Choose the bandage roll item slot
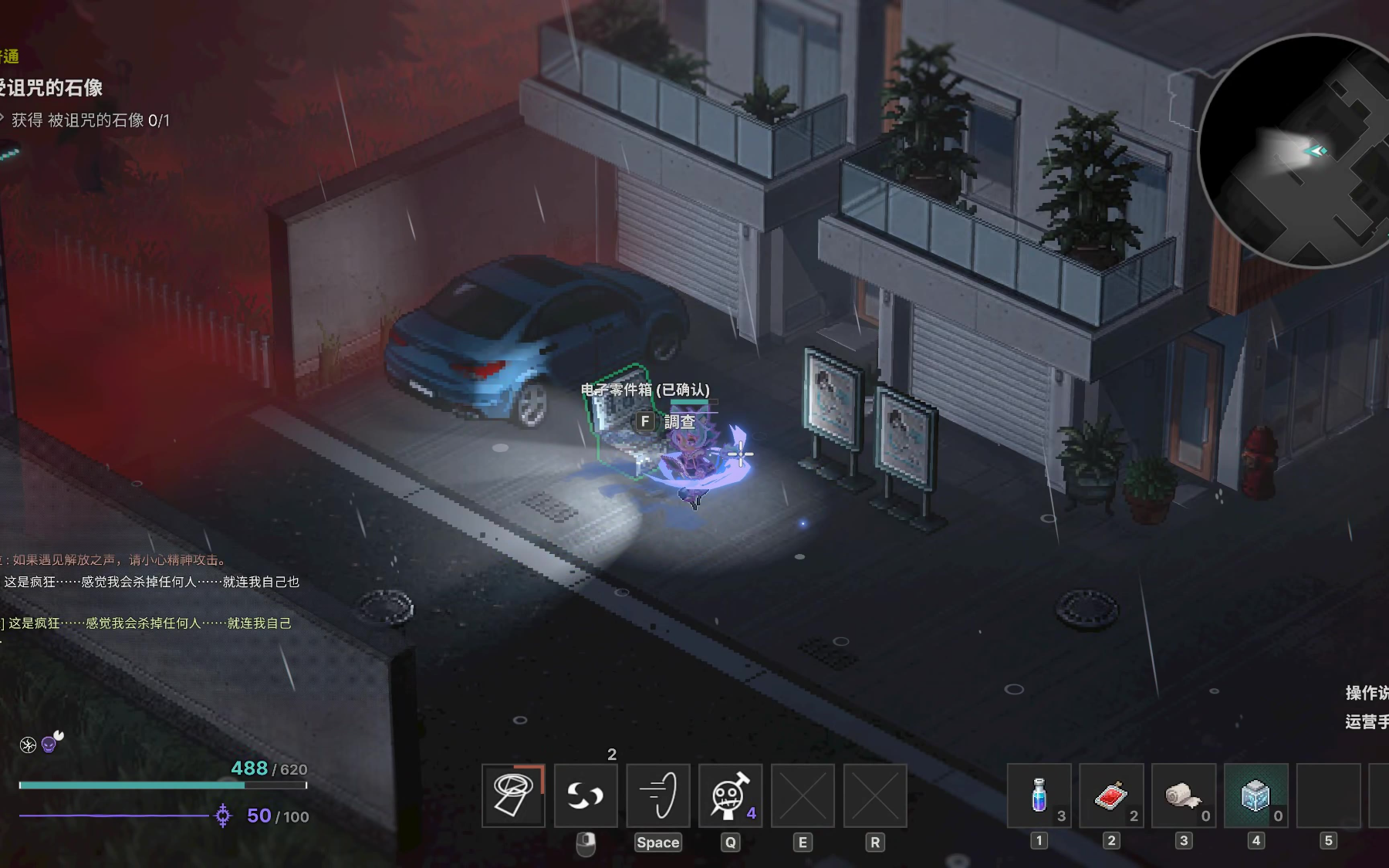This screenshot has width=1389, height=868. coord(1183,795)
